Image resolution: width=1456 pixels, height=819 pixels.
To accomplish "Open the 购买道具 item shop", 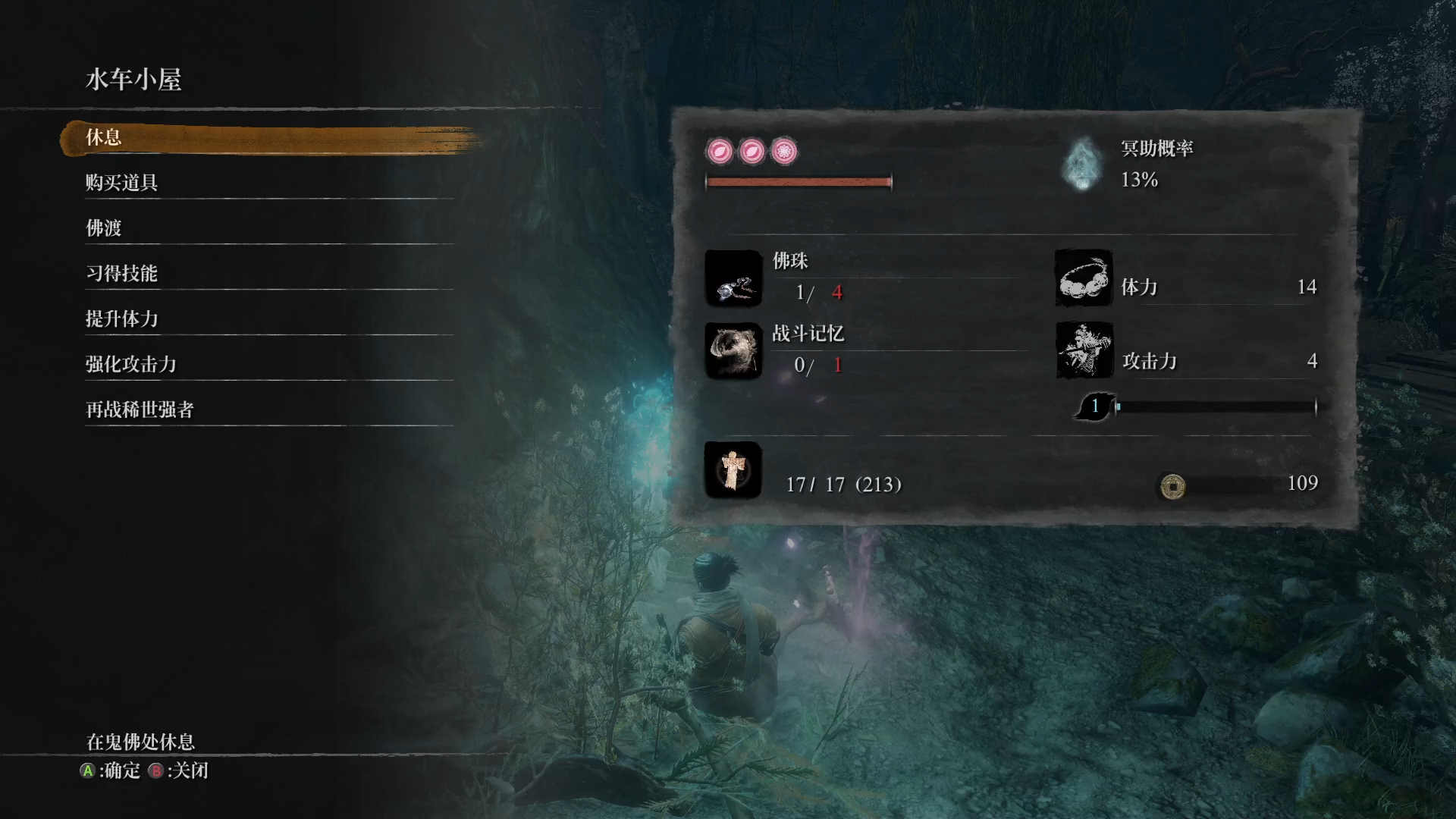I will [x=121, y=183].
